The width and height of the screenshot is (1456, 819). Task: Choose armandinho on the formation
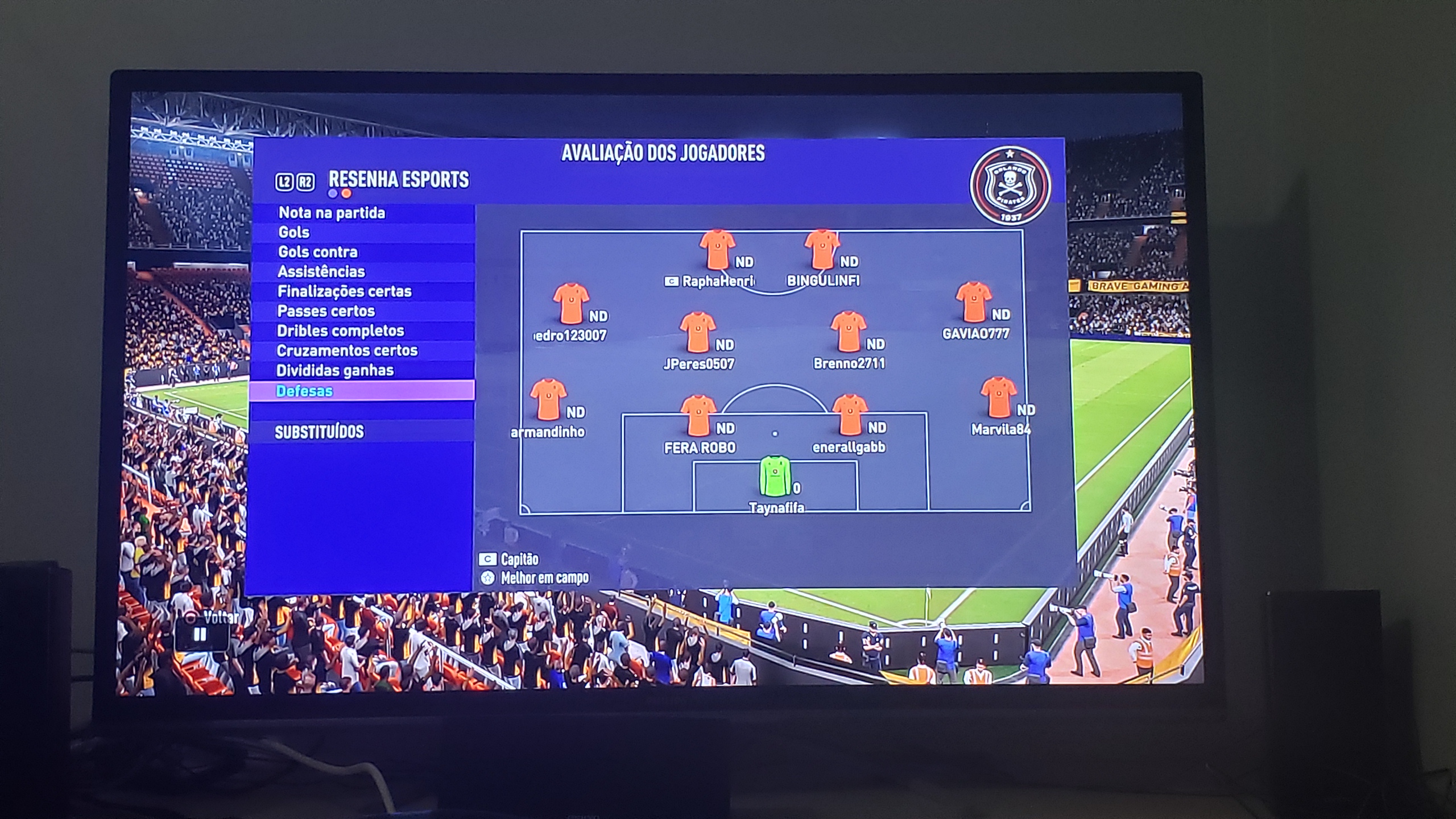548,400
